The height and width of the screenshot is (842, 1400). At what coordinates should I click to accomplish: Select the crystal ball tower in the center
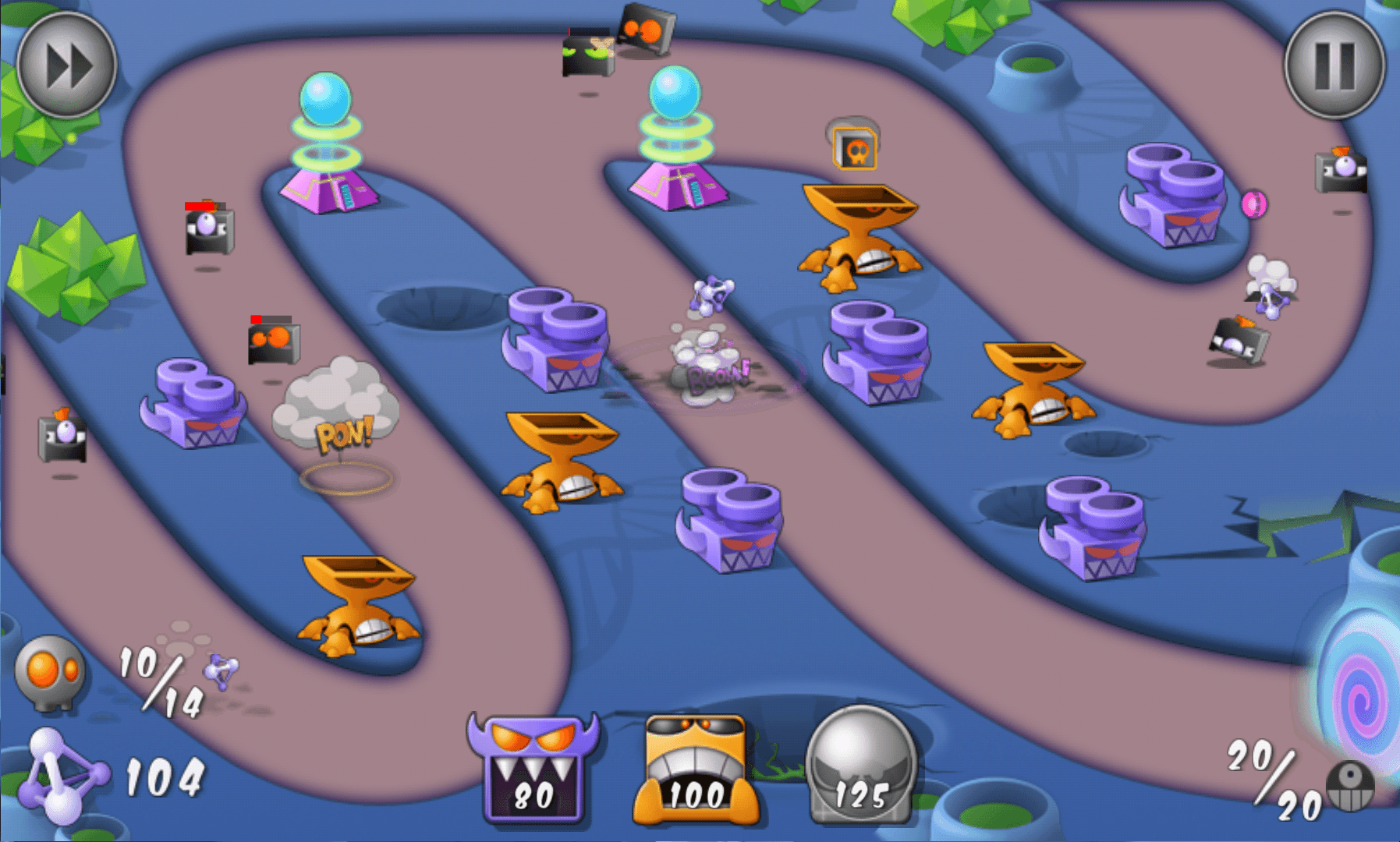tap(677, 133)
